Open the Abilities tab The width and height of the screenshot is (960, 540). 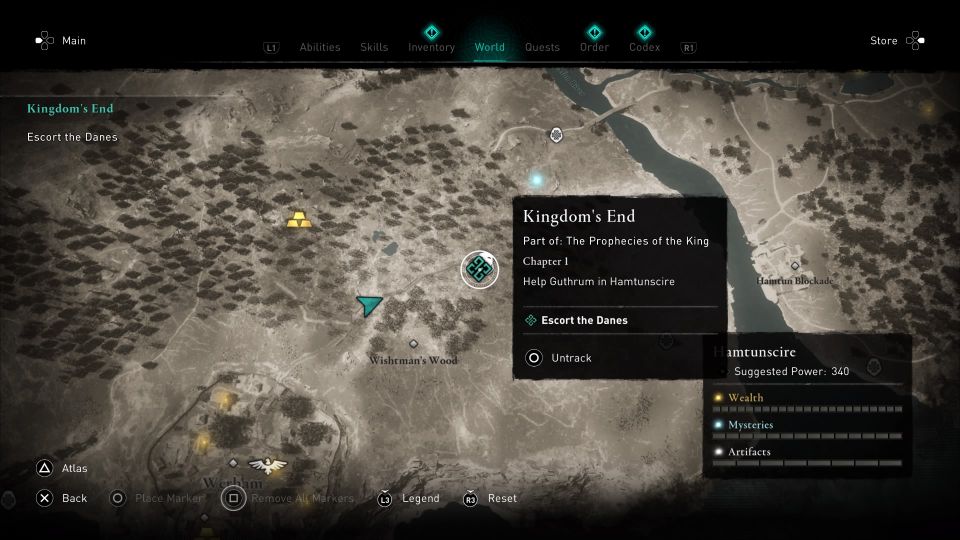click(320, 47)
